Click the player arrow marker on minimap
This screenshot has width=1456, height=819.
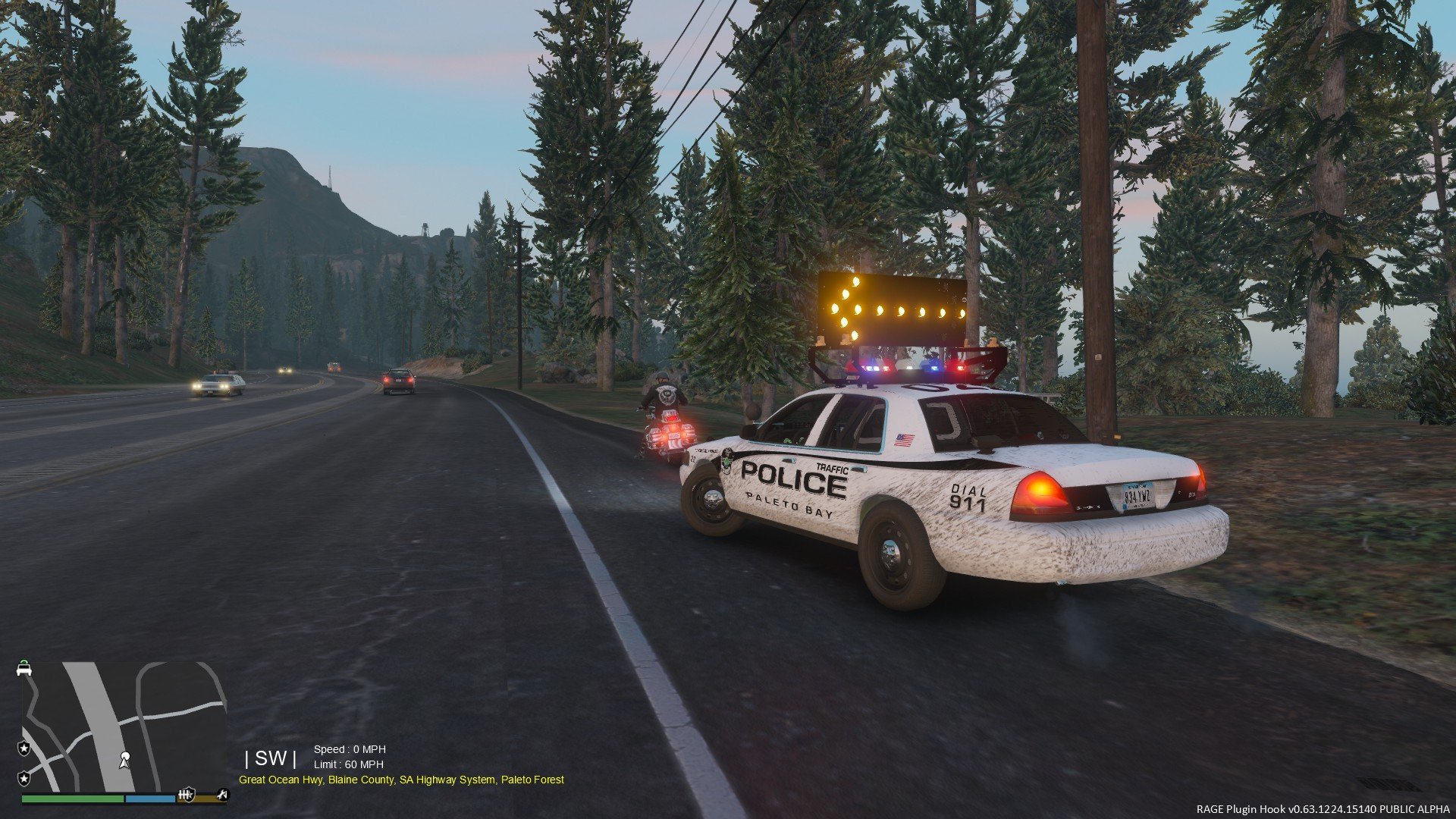click(x=124, y=760)
